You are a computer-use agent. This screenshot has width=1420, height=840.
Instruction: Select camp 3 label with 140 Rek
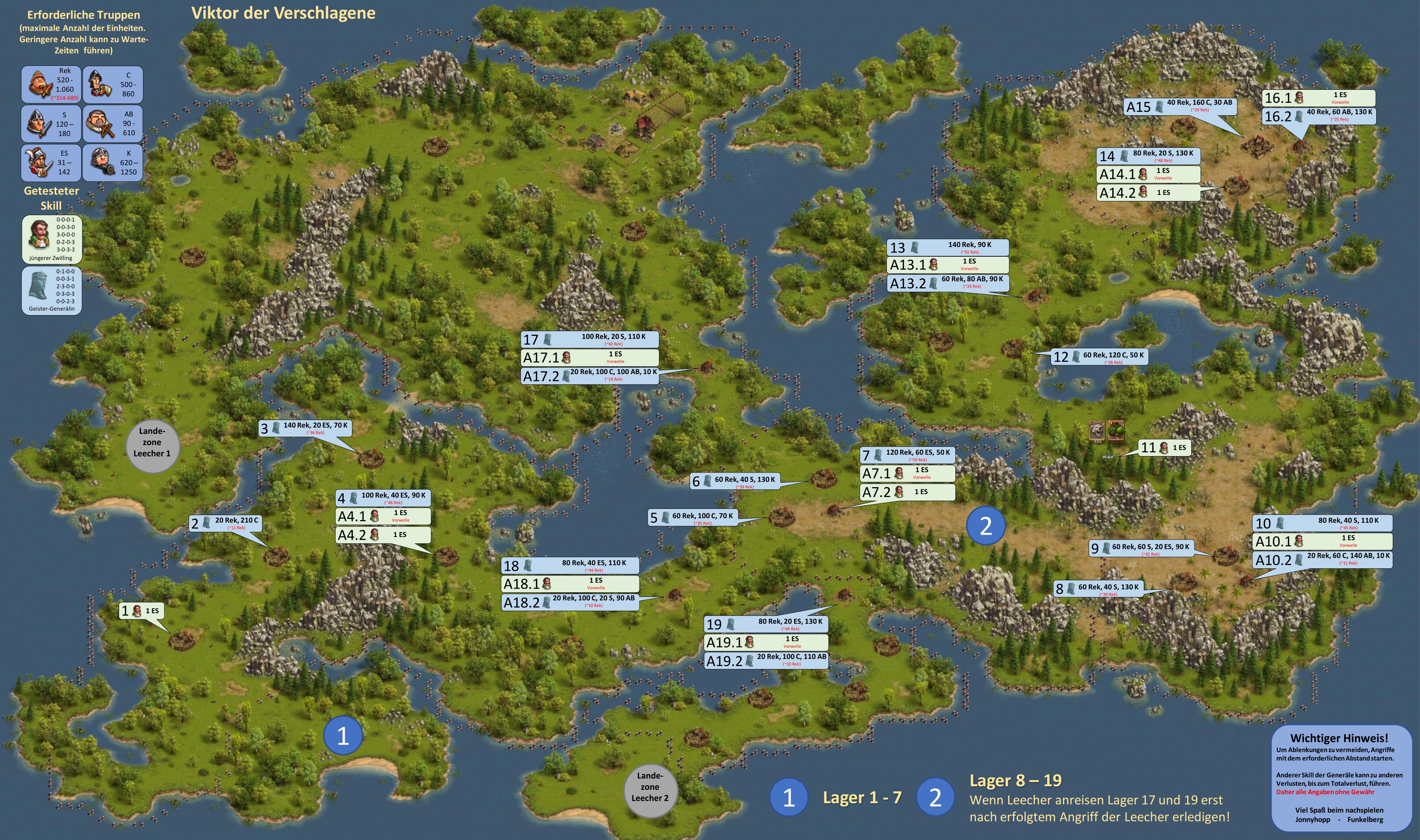305,428
